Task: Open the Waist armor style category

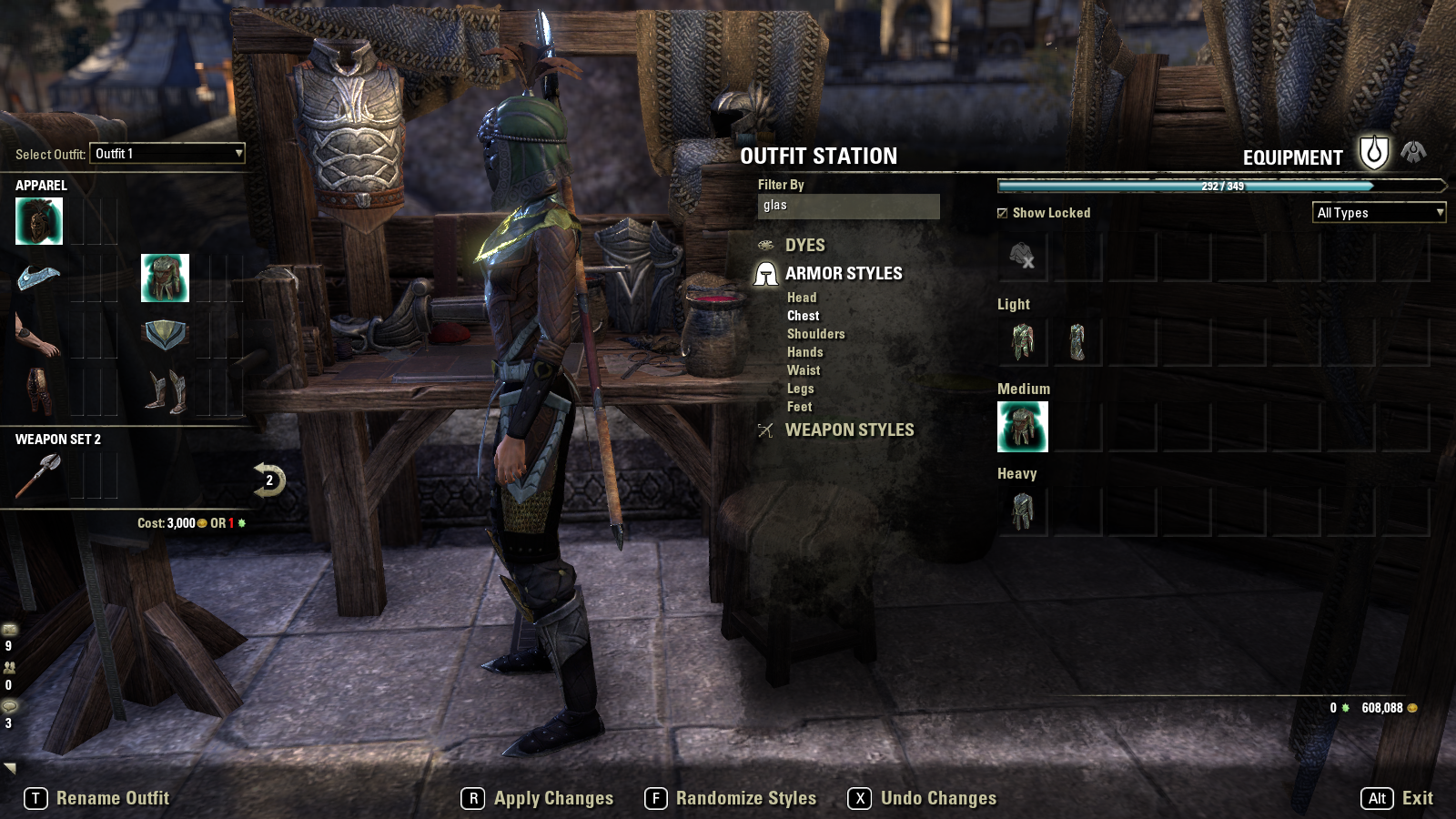Action: coord(804,370)
